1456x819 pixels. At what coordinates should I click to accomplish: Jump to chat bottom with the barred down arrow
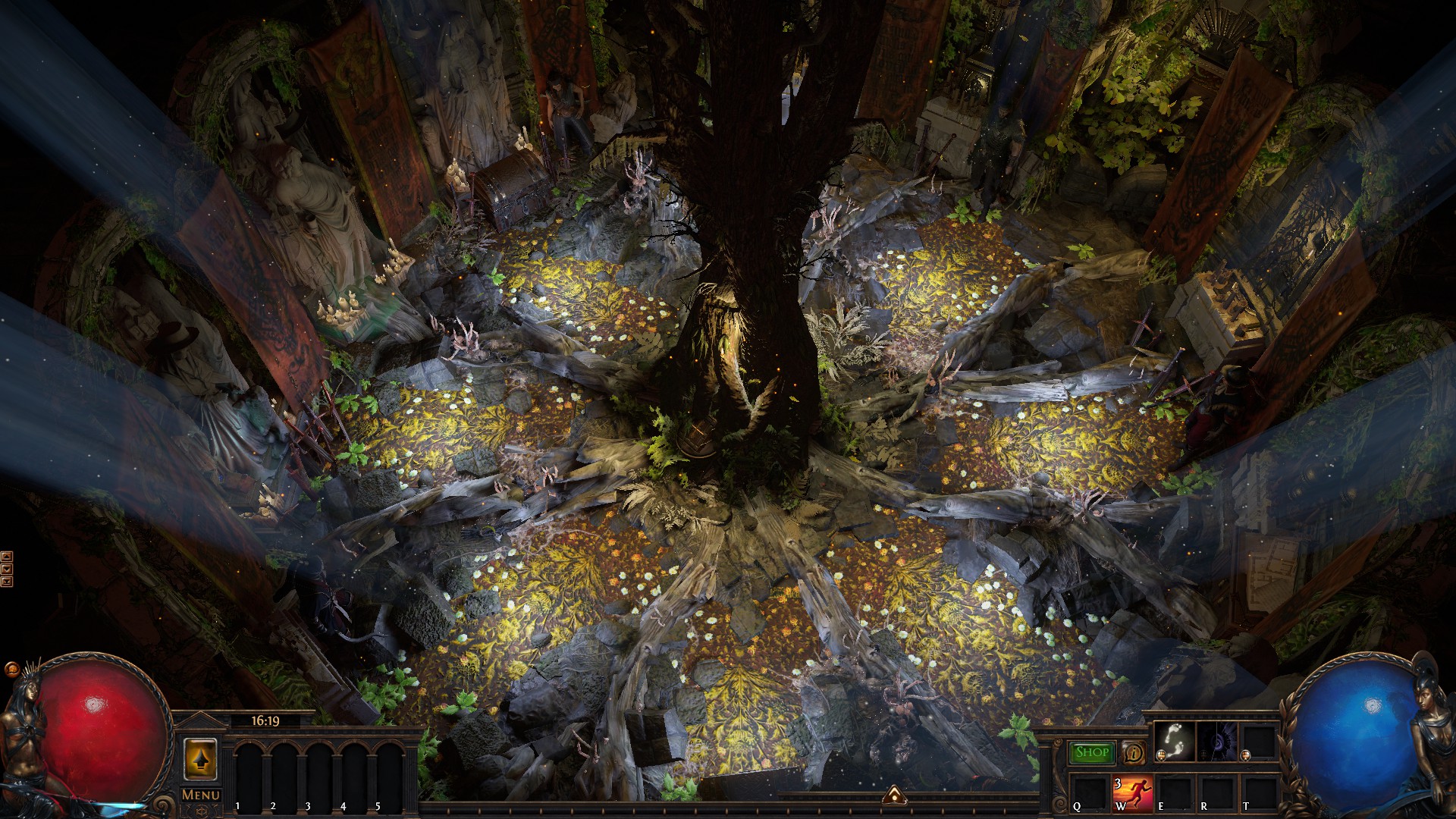point(7,582)
